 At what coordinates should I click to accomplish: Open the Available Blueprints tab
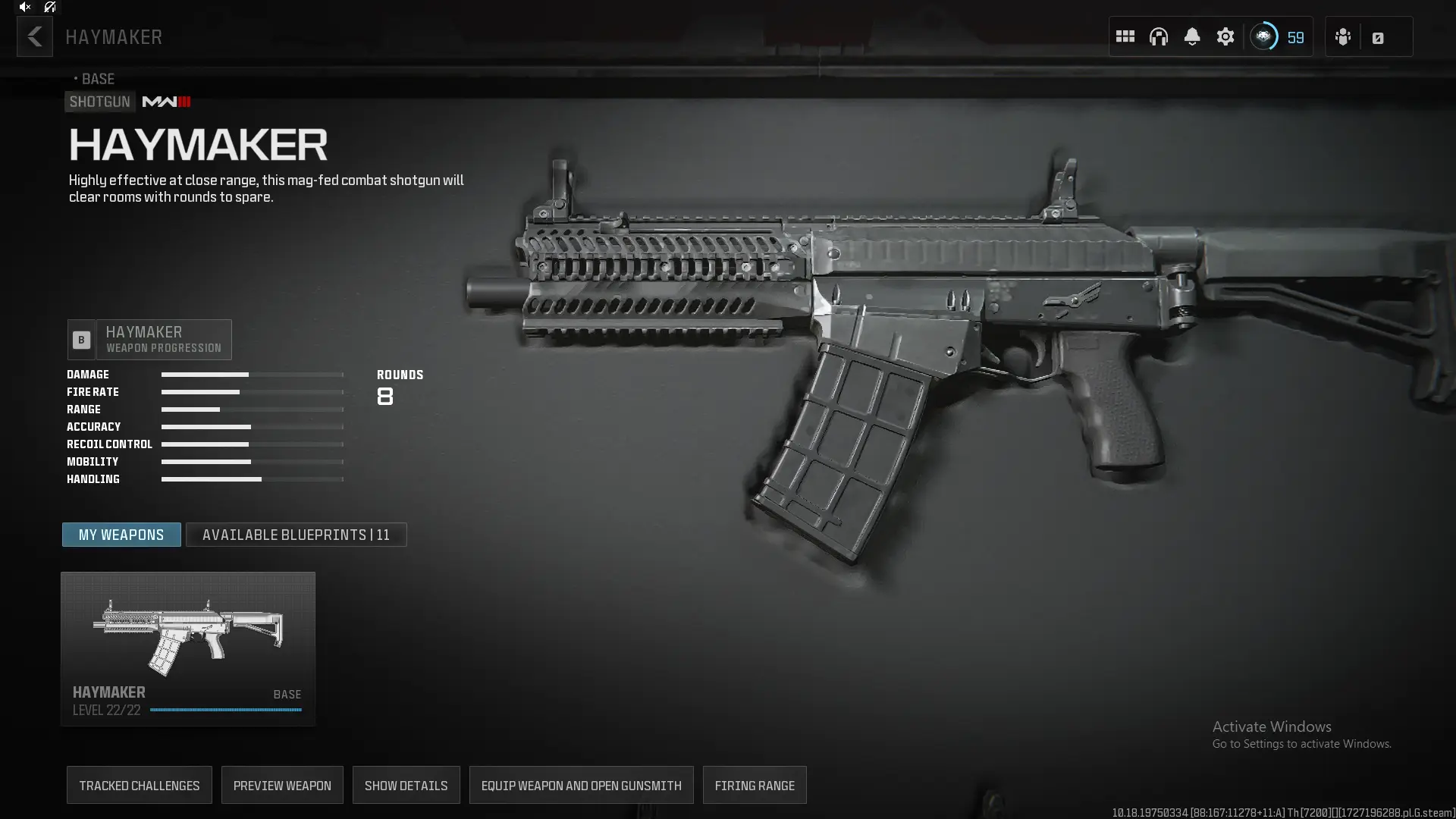click(296, 535)
